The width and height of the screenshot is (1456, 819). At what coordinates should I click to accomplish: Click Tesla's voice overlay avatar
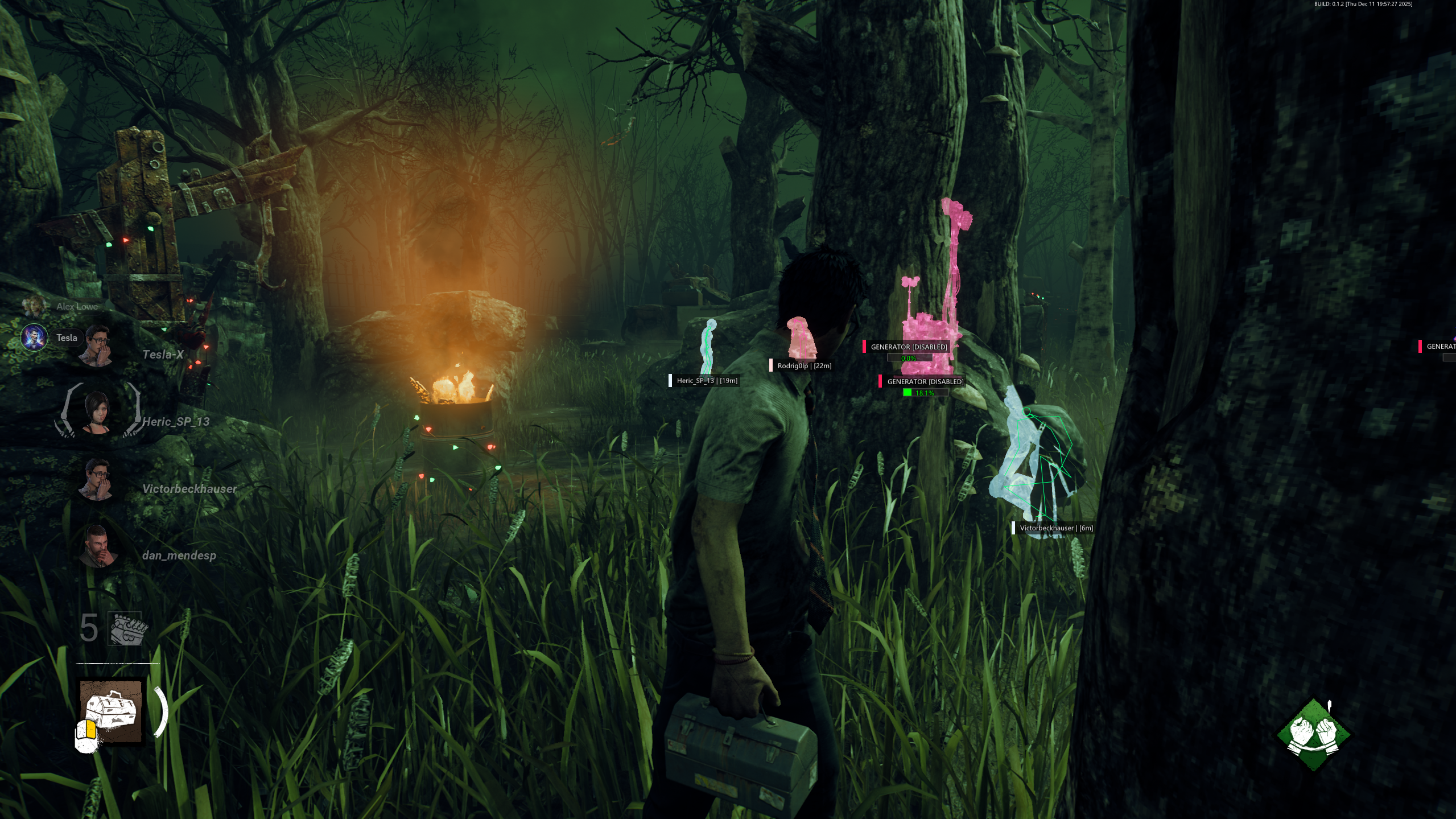click(34, 338)
